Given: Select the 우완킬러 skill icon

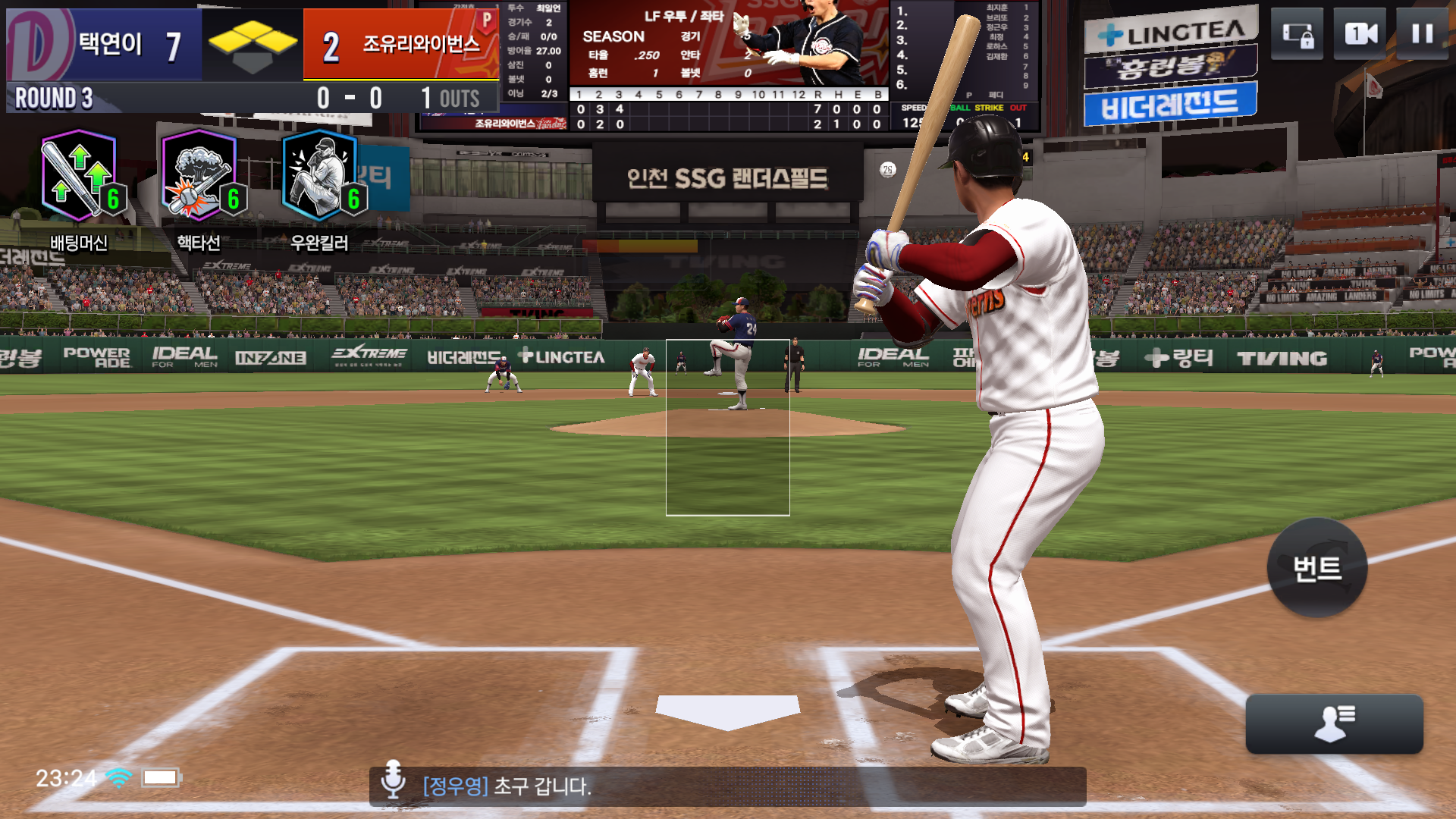Looking at the screenshot, I should coord(320,176).
